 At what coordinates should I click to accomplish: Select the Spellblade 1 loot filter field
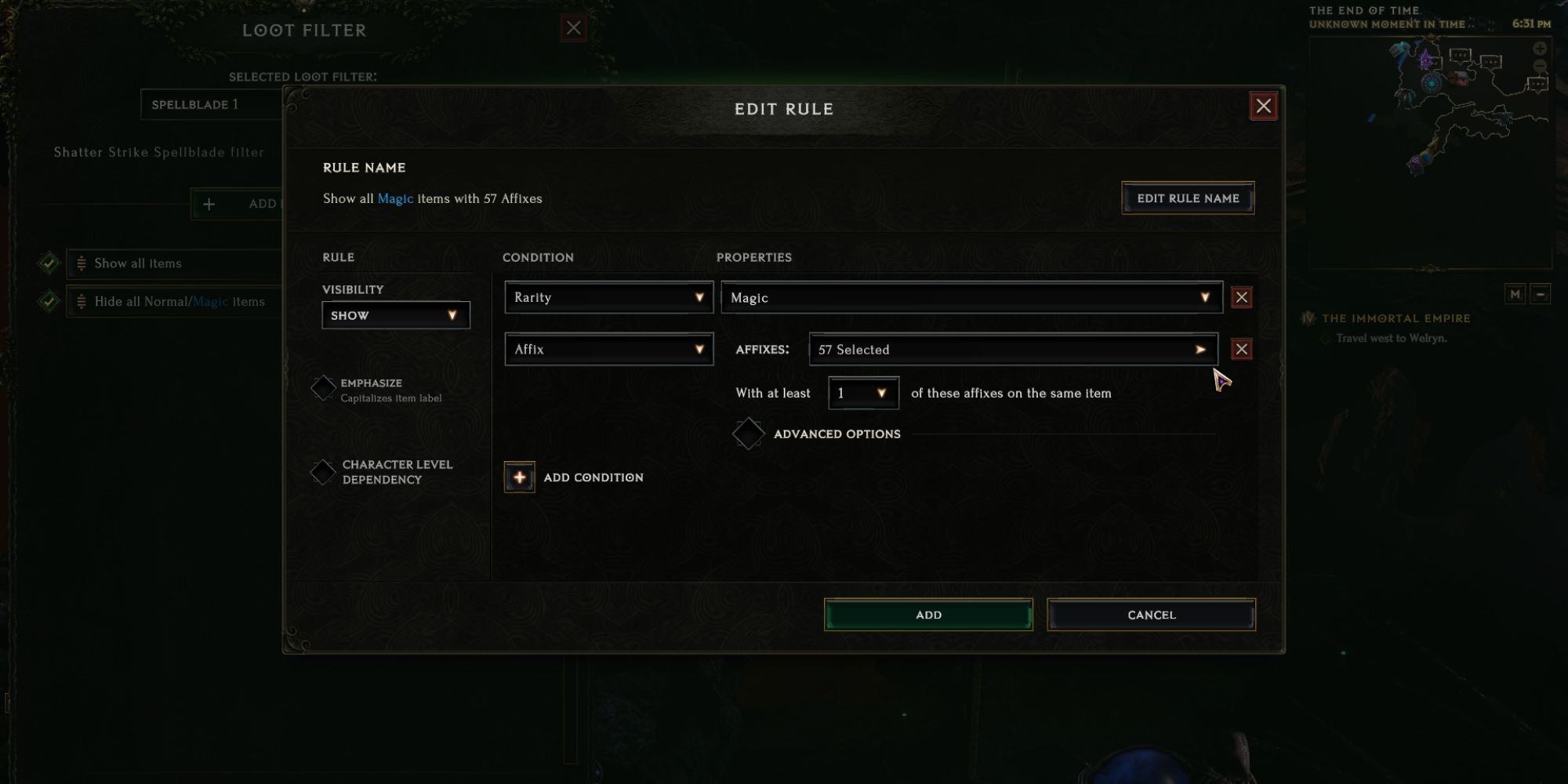point(212,103)
